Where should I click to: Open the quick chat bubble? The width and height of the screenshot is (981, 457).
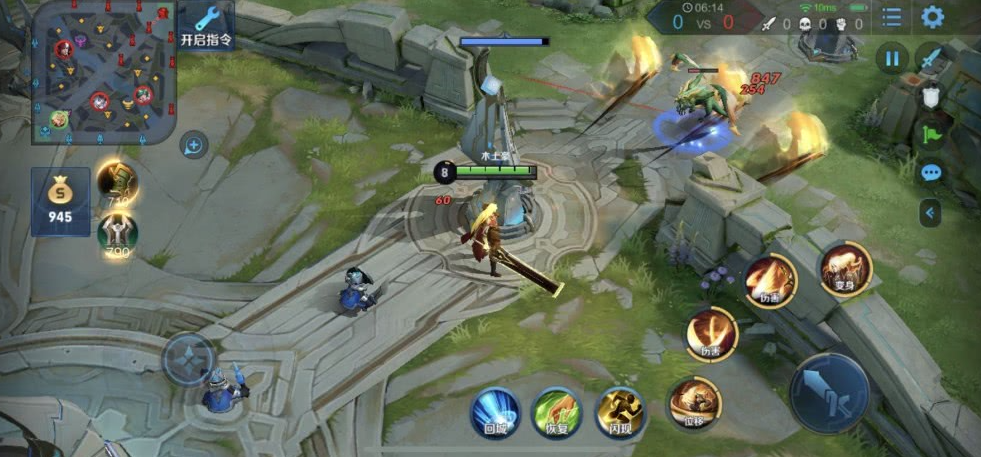click(931, 173)
